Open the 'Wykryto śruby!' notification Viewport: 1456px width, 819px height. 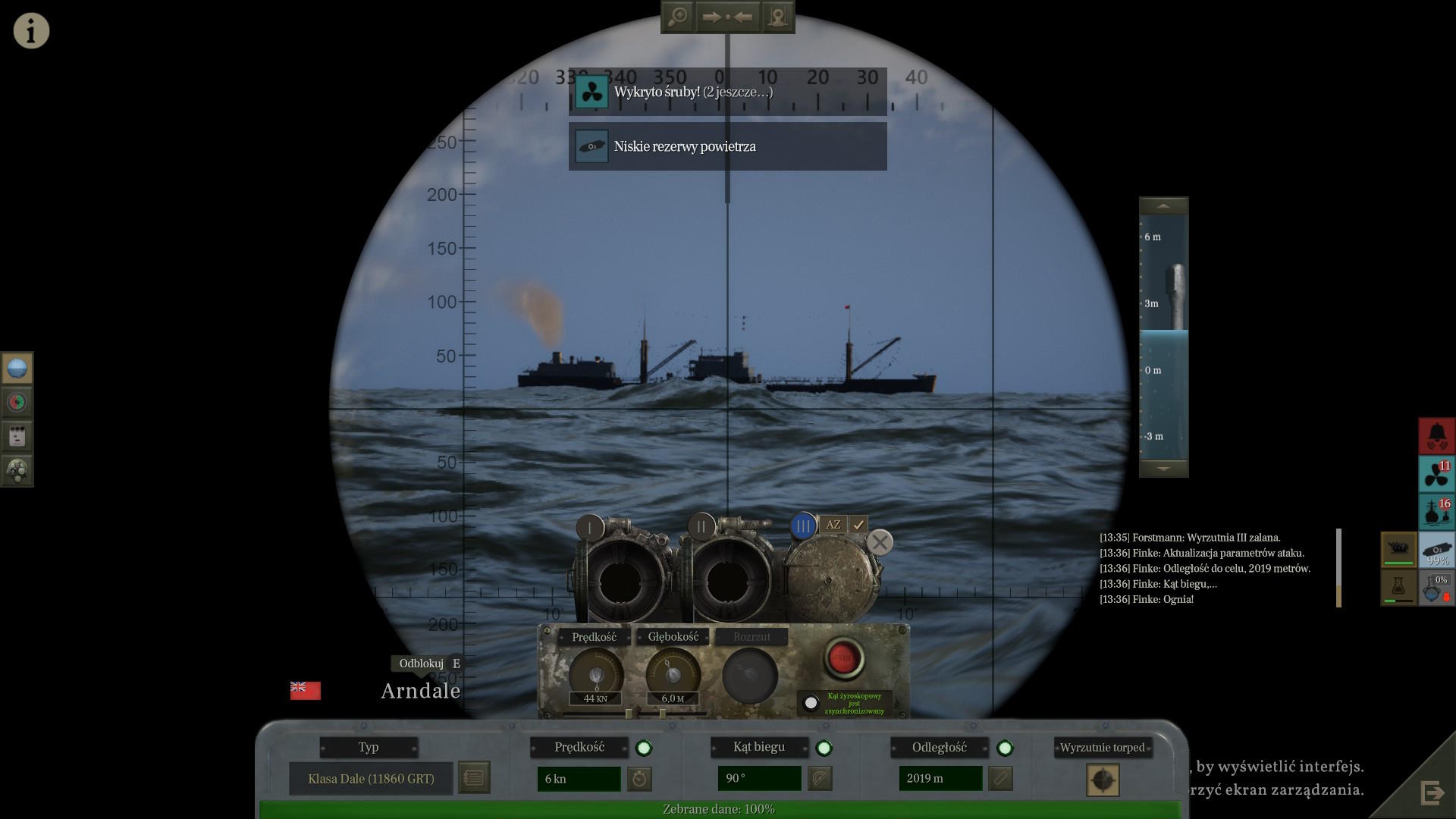click(727, 93)
